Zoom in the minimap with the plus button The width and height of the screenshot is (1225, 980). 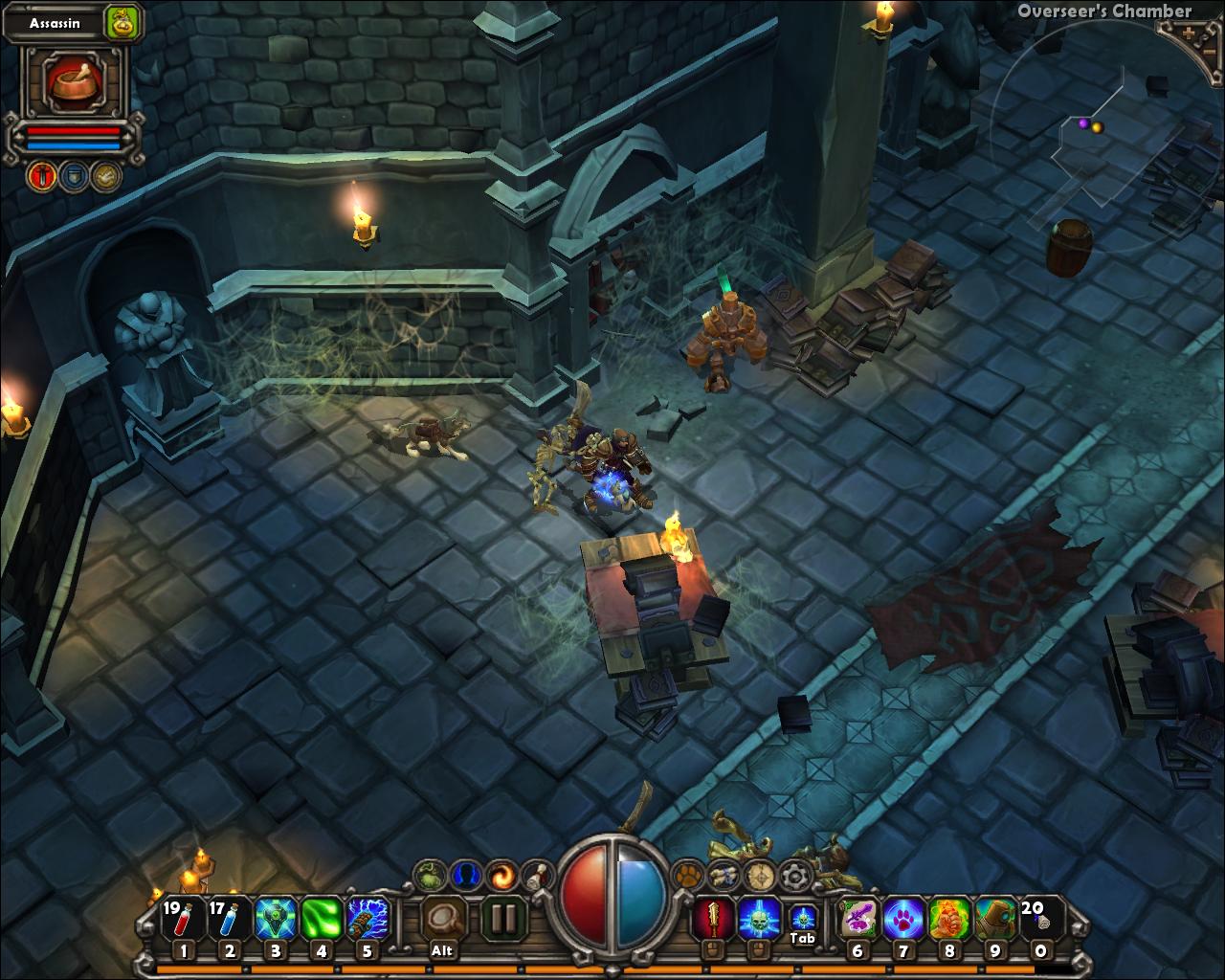point(1188,33)
